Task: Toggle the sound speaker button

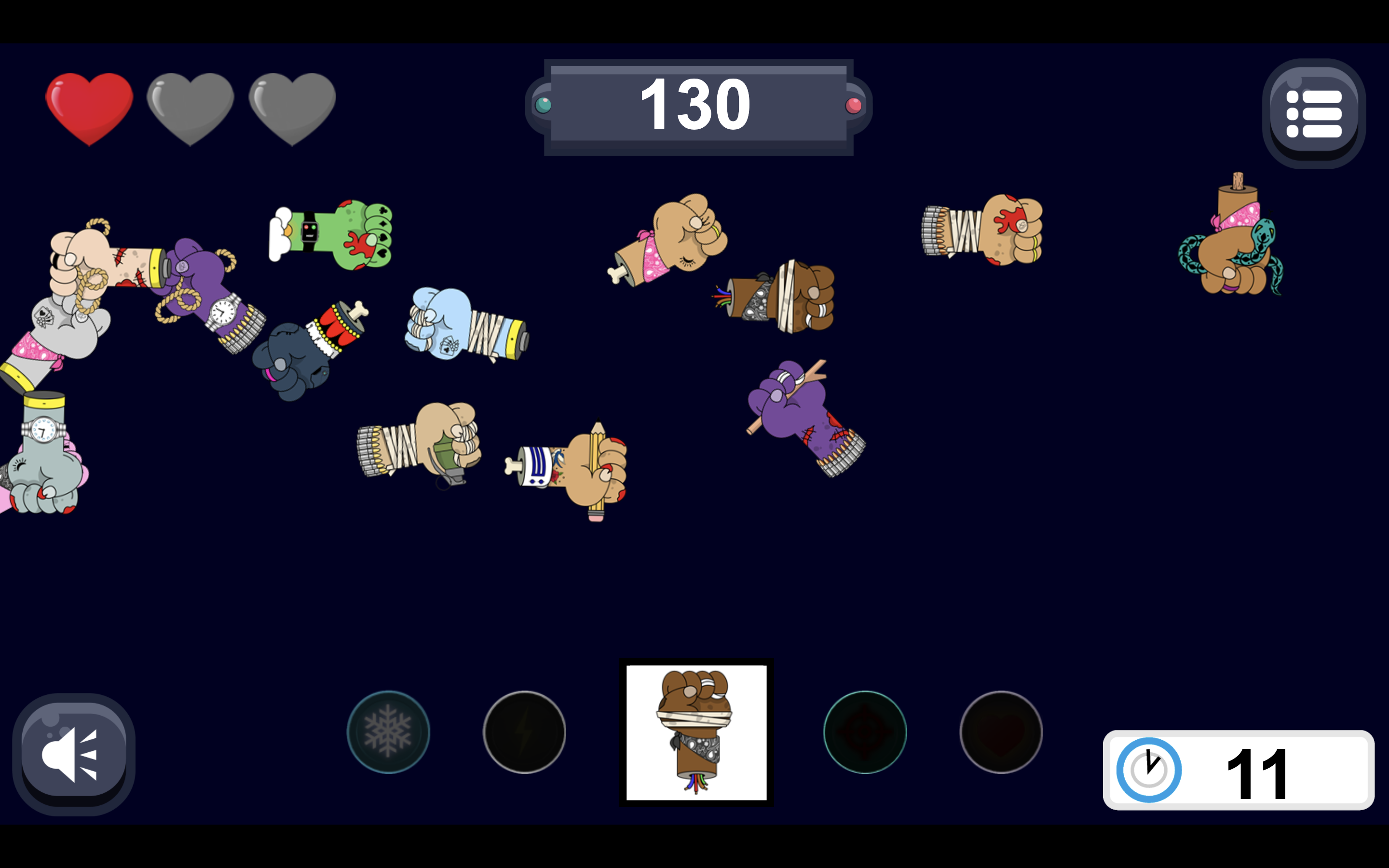Action: [x=73, y=754]
